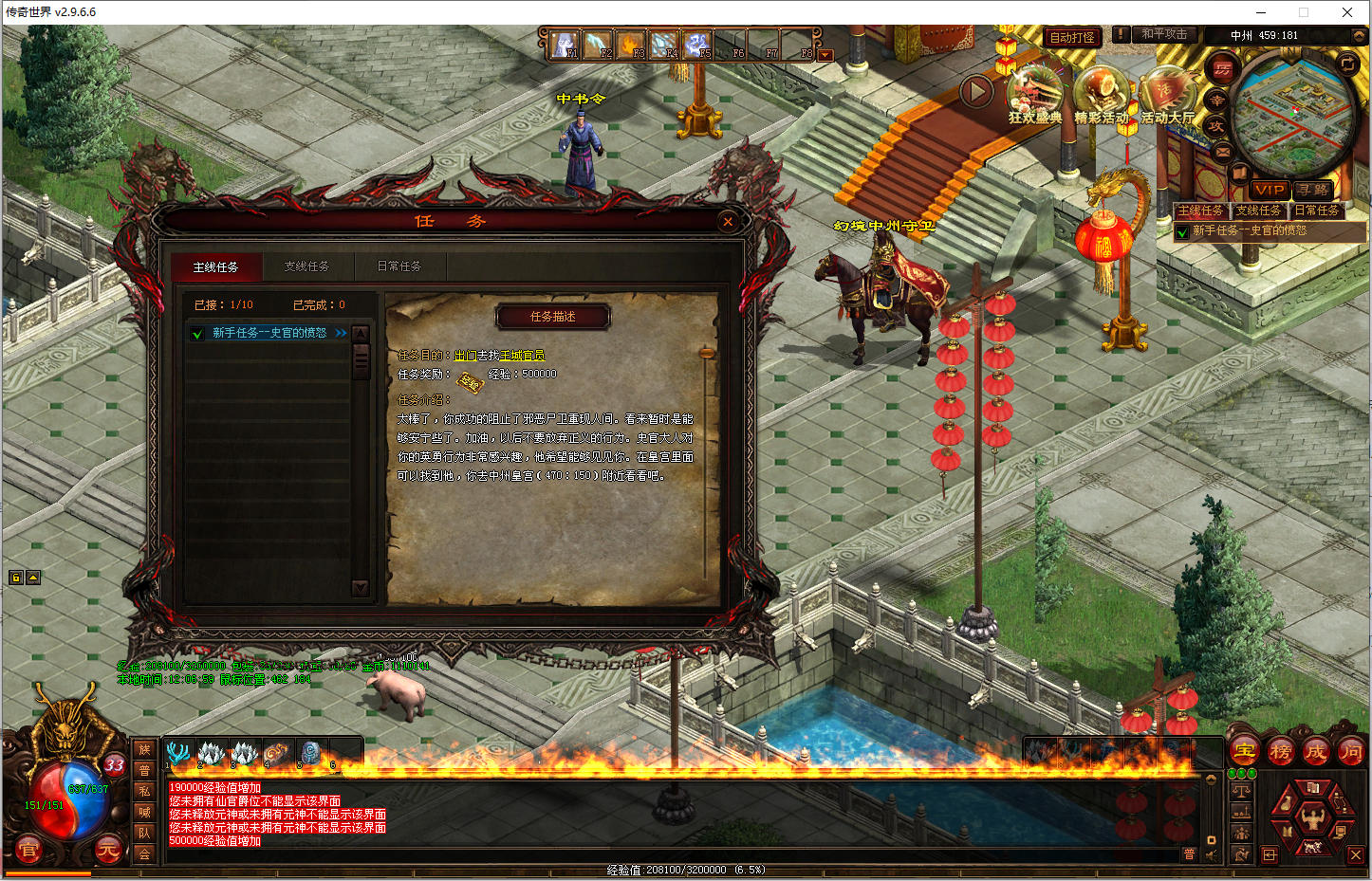Open the 榜 ranking round button
This screenshot has height=881, width=1372.
pos(1280,752)
